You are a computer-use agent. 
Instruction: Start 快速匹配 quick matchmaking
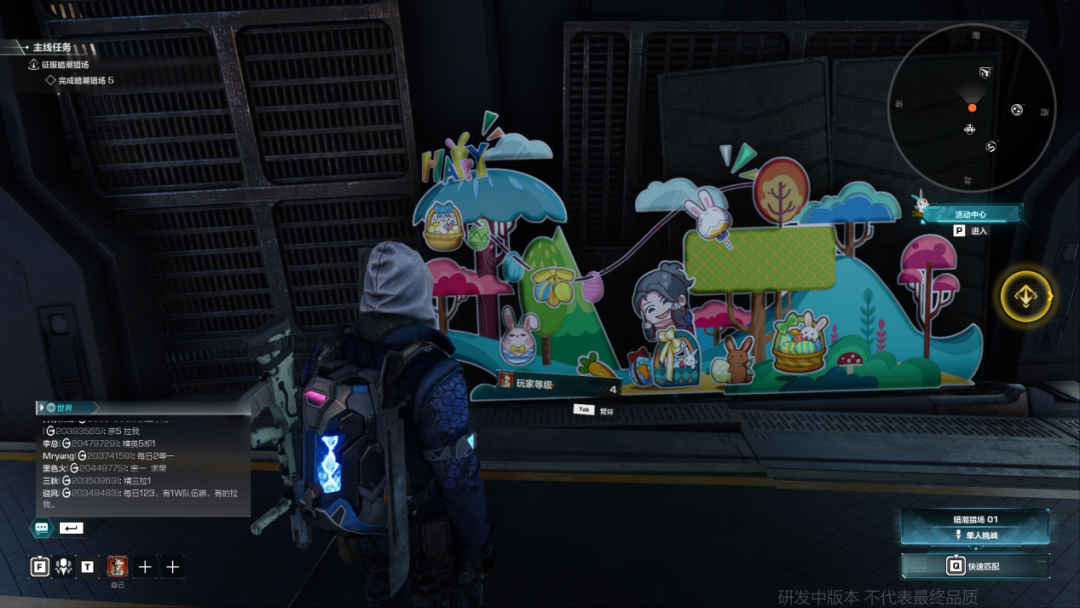tap(975, 566)
